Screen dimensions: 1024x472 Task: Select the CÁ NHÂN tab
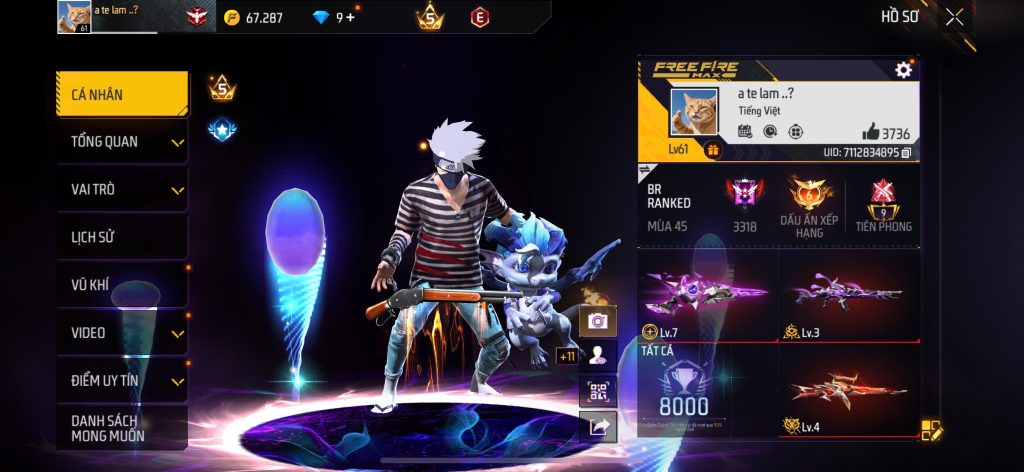click(x=122, y=95)
